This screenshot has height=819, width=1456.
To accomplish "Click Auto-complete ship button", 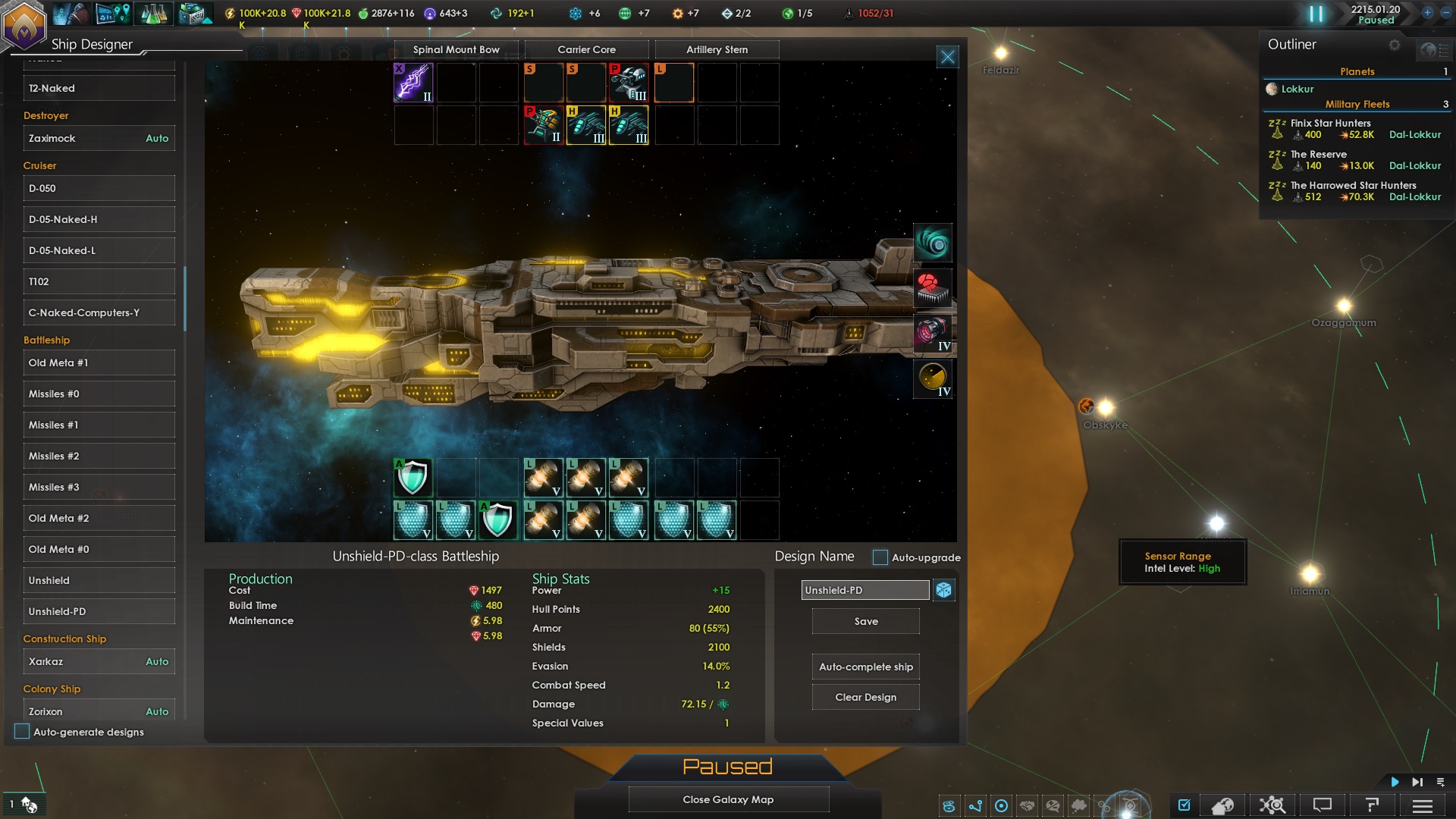I will click(865, 667).
